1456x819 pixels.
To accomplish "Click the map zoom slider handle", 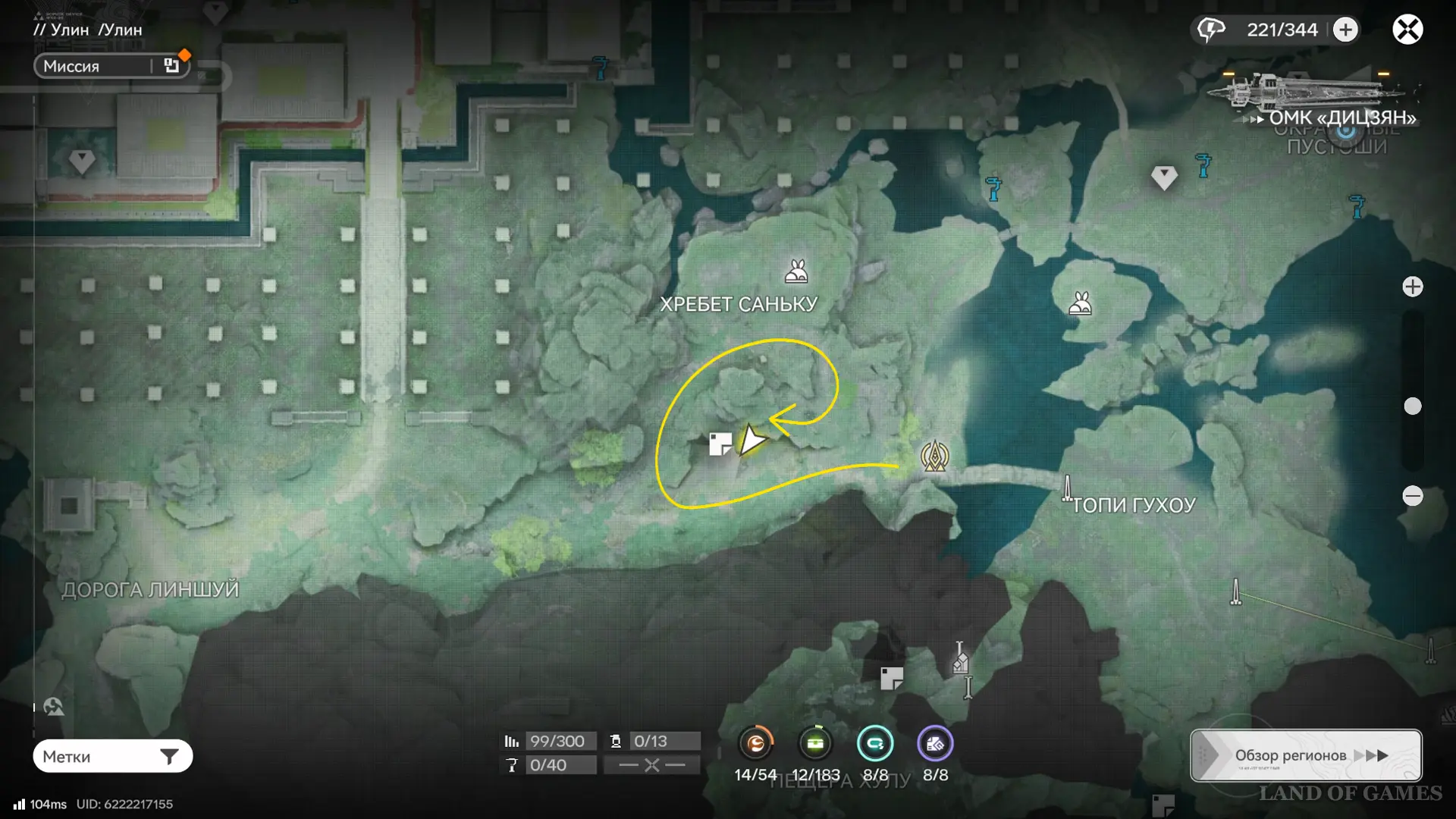I will tap(1412, 406).
